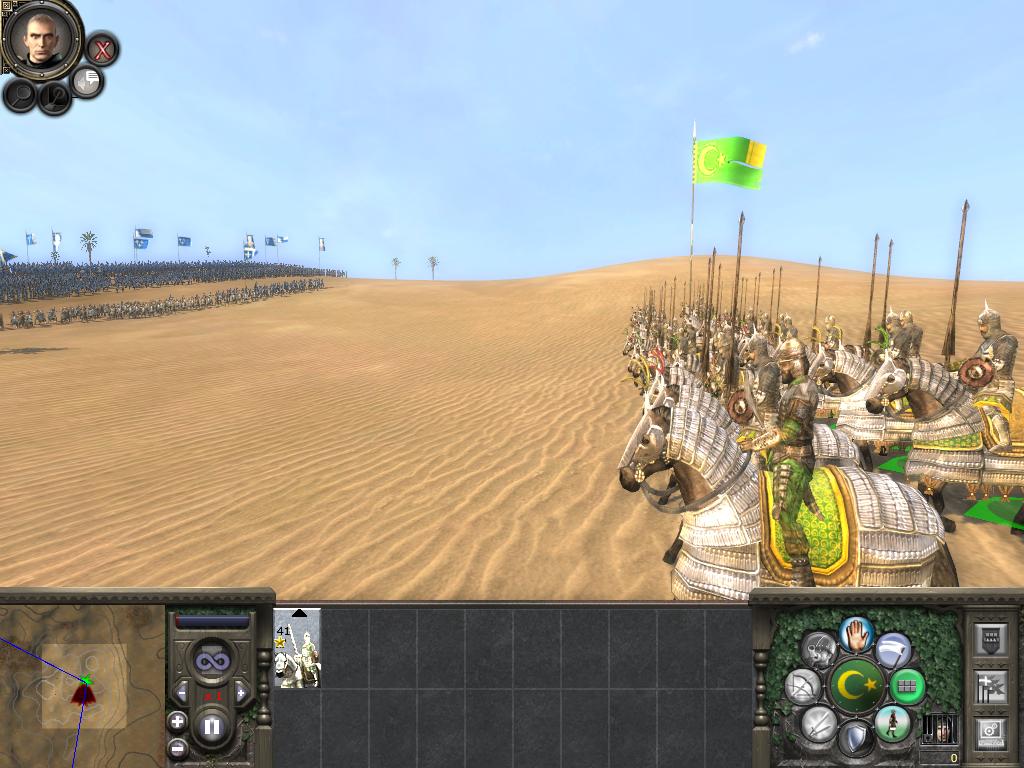
Task: Click the infinity symbol speed button
Action: click(211, 661)
